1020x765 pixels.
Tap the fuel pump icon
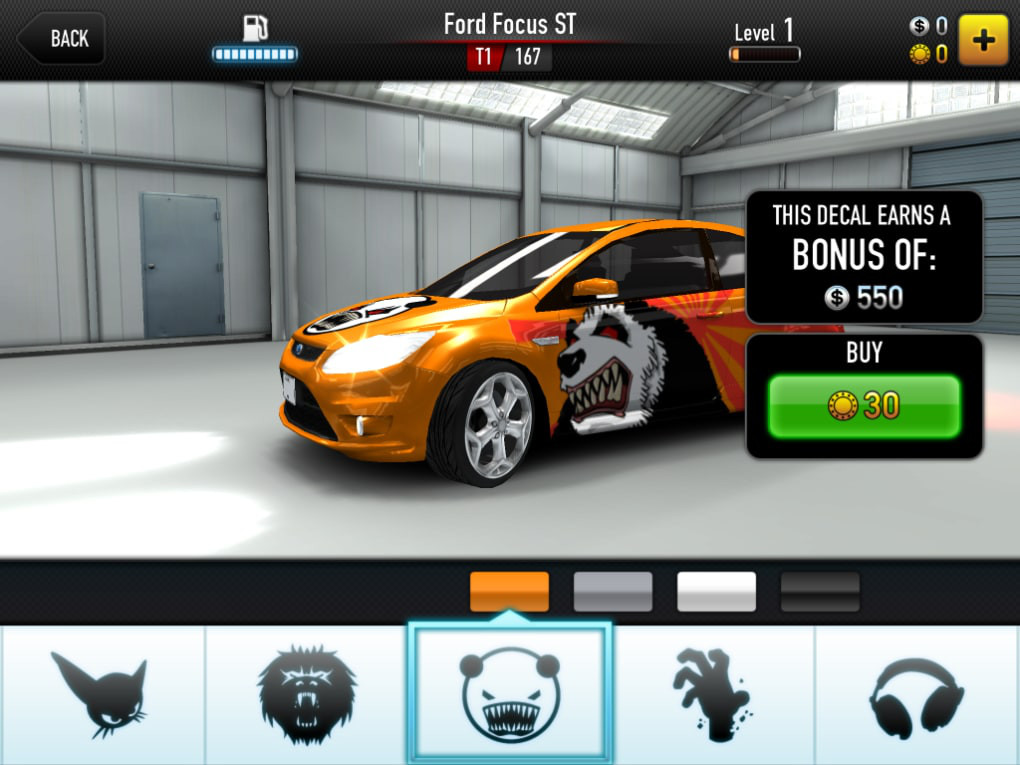tap(256, 27)
